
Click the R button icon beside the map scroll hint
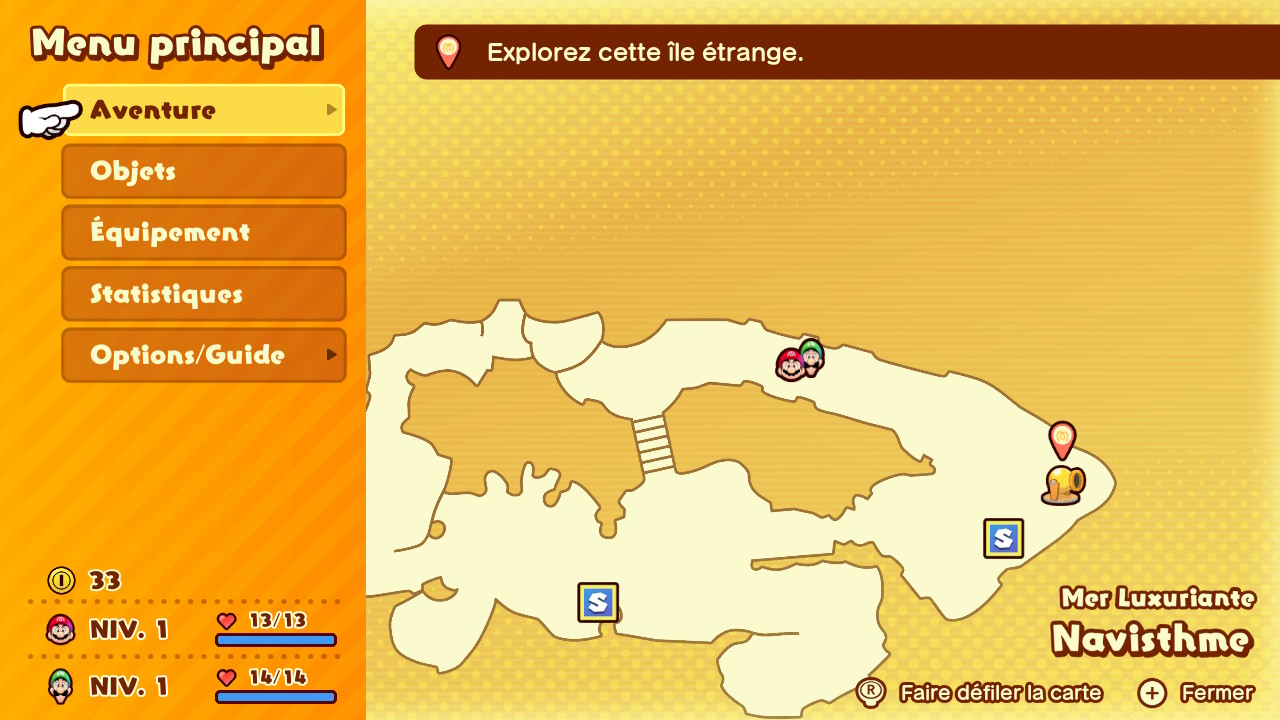(872, 692)
